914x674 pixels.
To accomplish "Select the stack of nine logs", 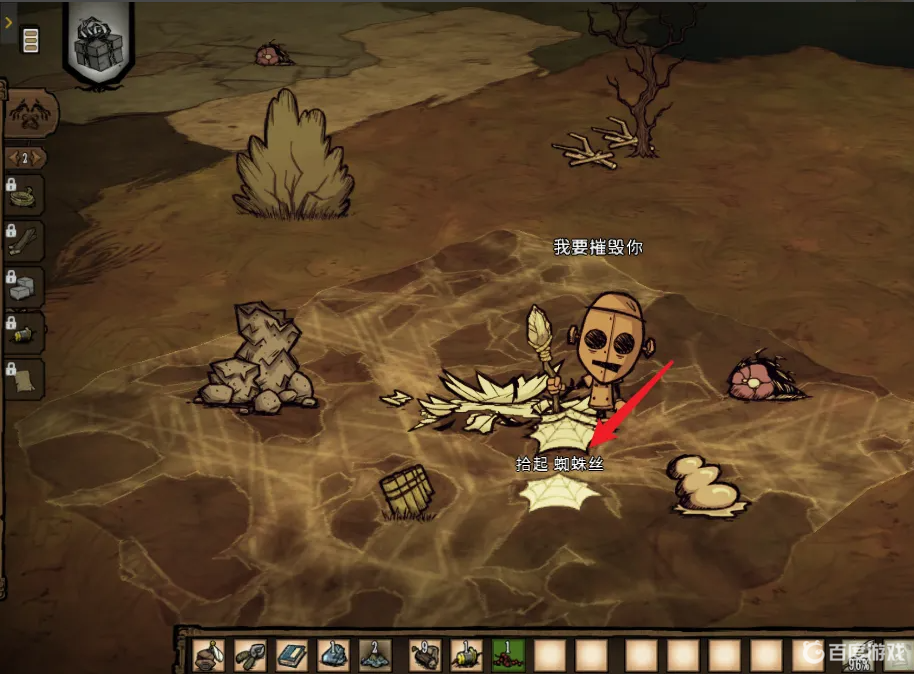I will 425,655.
